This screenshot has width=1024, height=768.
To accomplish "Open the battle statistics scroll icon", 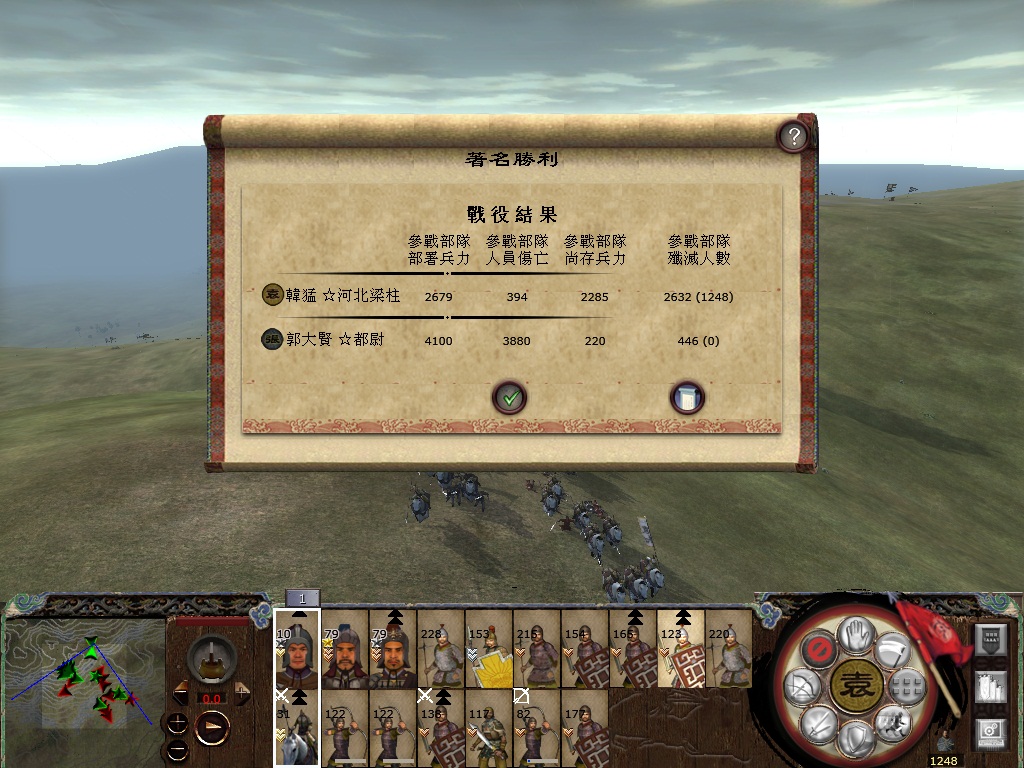I will click(687, 397).
